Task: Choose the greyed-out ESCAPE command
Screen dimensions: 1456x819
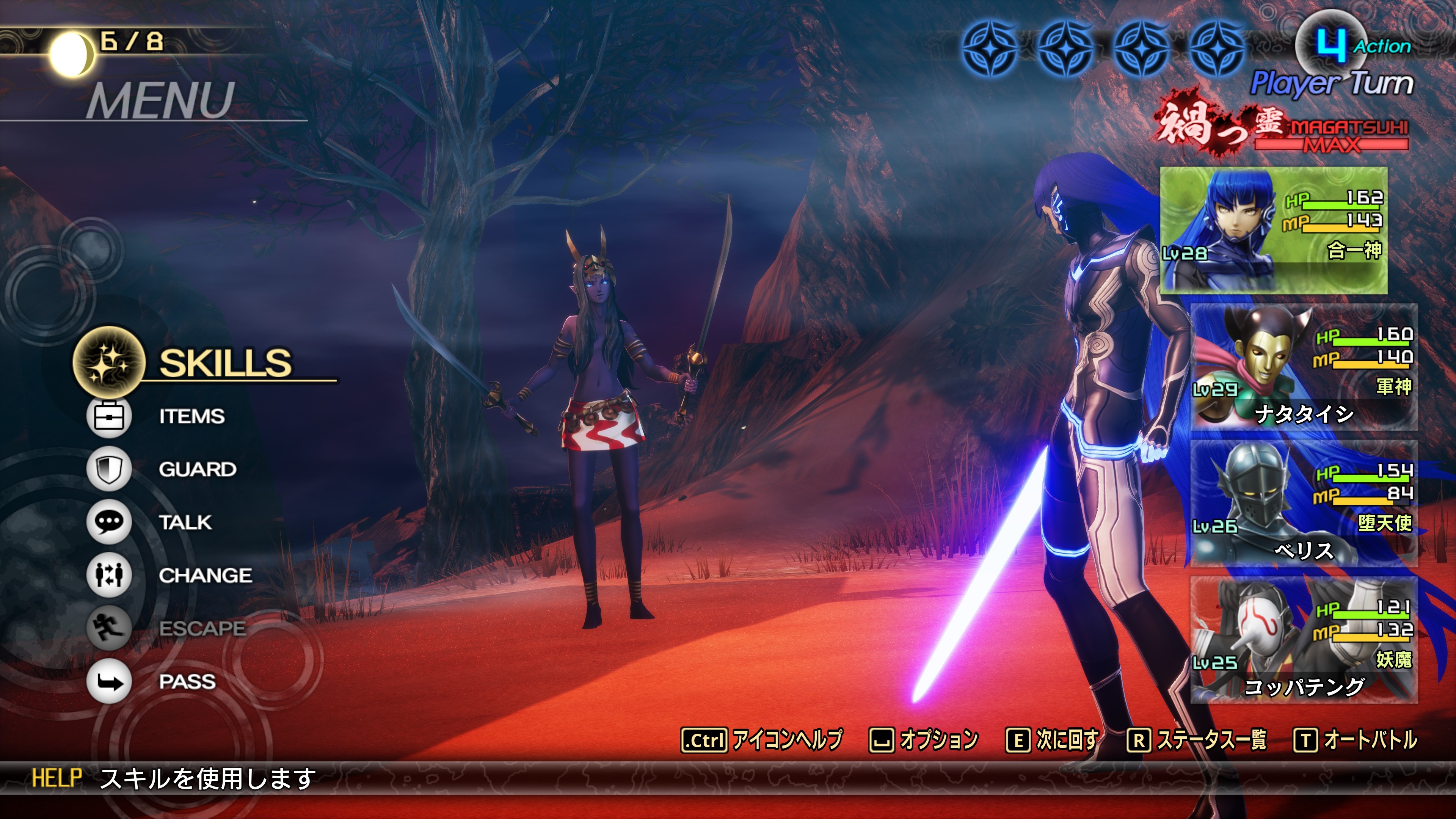Action: 202,628
